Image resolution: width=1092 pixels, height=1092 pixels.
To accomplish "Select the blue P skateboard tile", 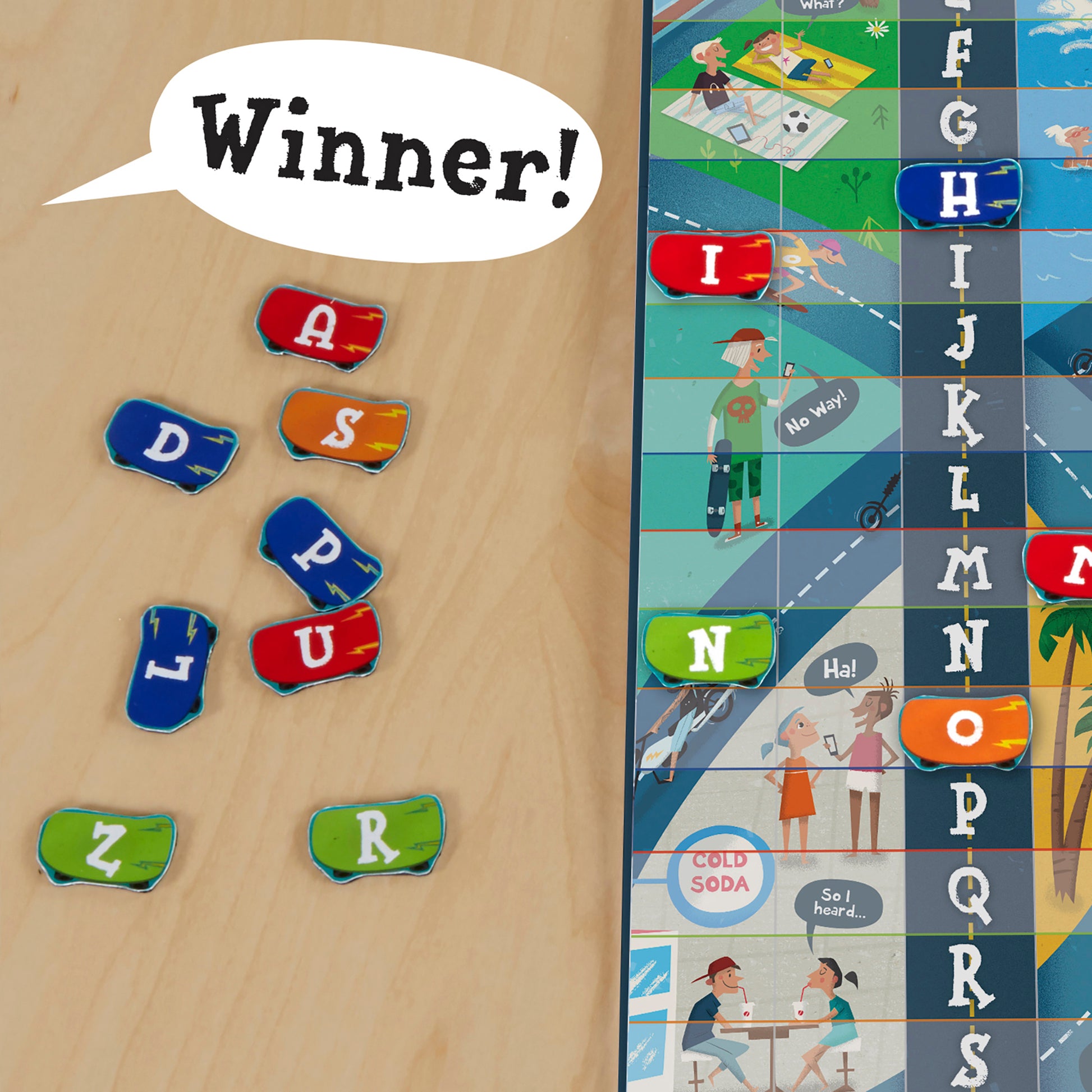I will click(320, 553).
